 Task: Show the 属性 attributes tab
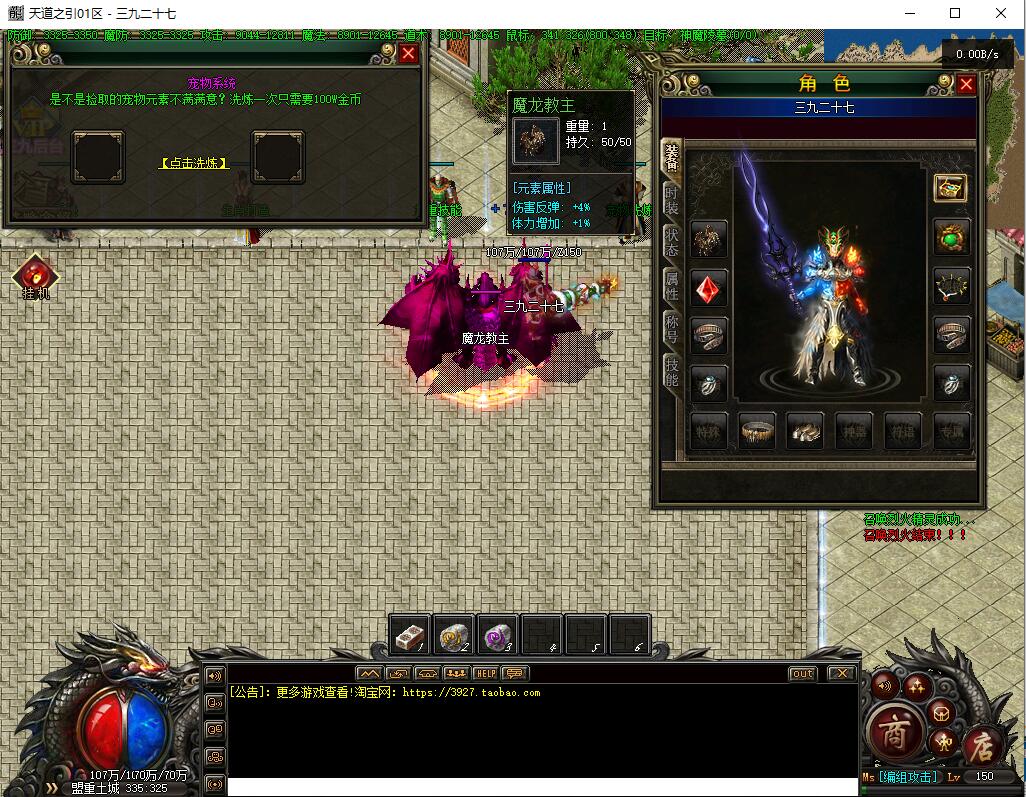point(672,286)
